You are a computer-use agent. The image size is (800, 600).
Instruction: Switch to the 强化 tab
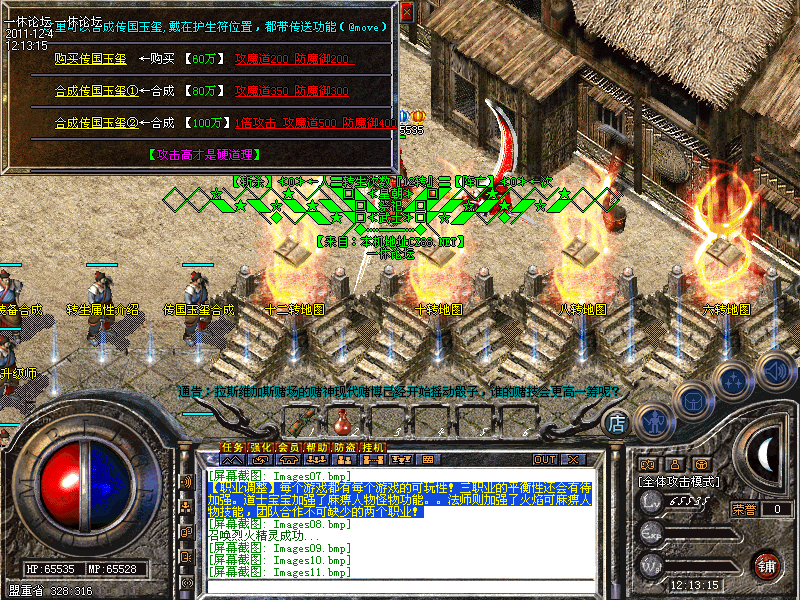pyautogui.click(x=260, y=447)
